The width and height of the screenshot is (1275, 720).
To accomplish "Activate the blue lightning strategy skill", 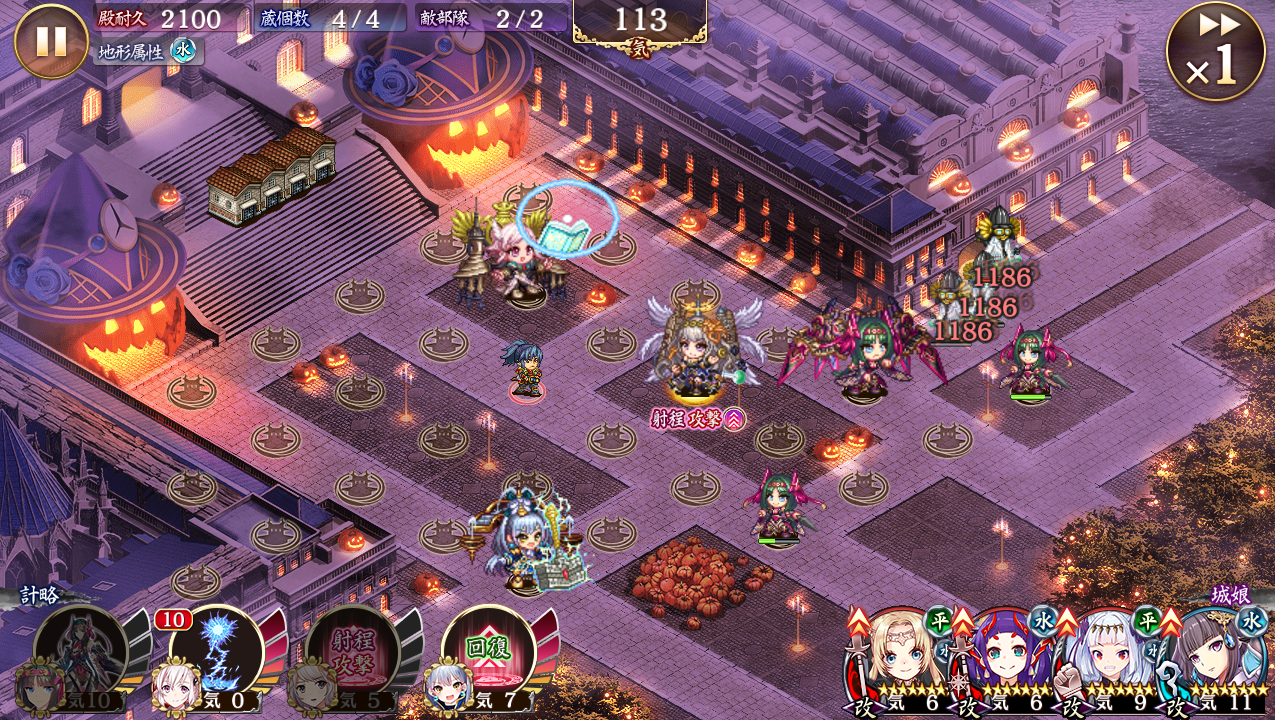I will (217, 651).
